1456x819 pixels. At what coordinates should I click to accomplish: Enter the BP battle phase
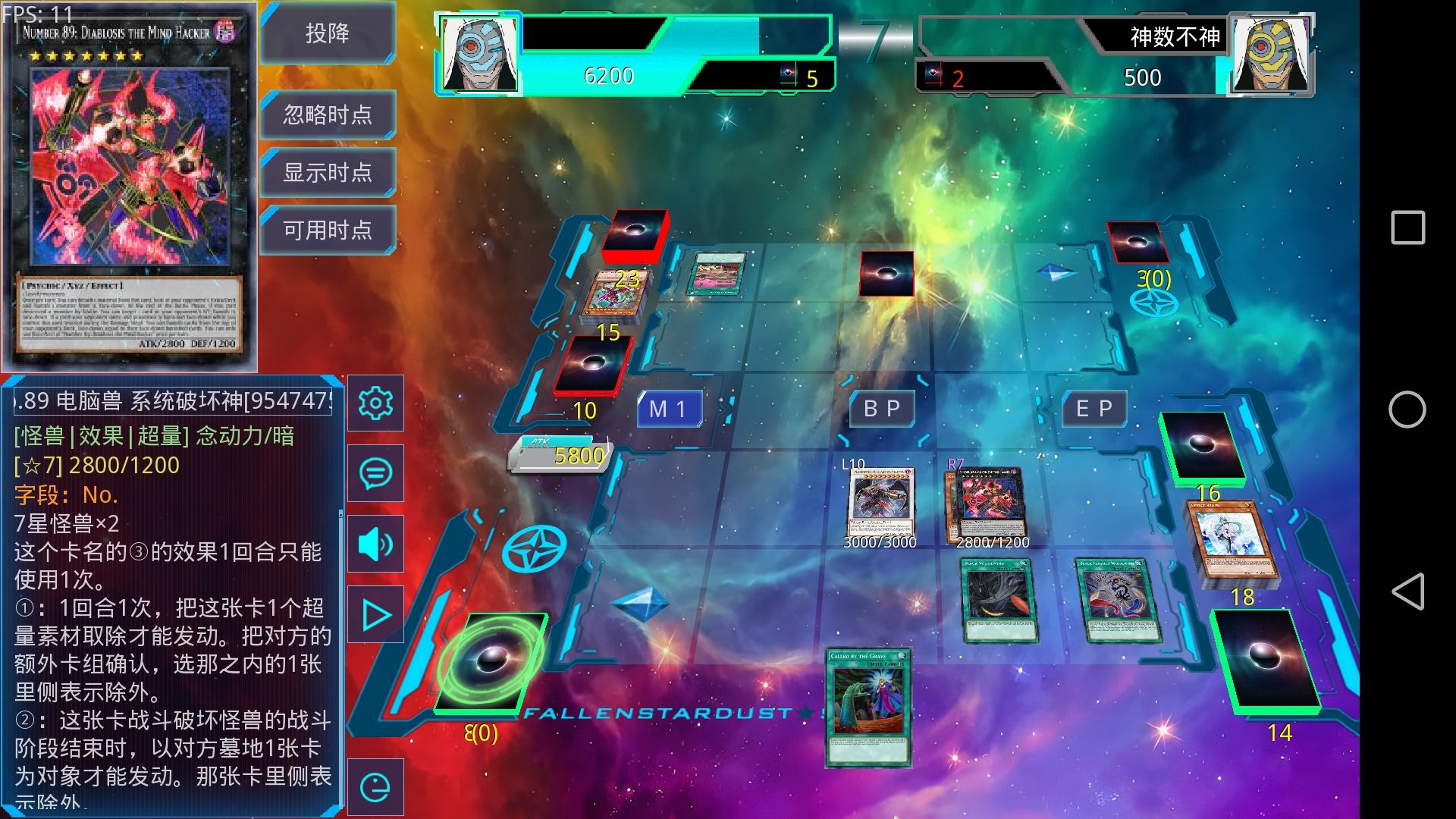(881, 409)
